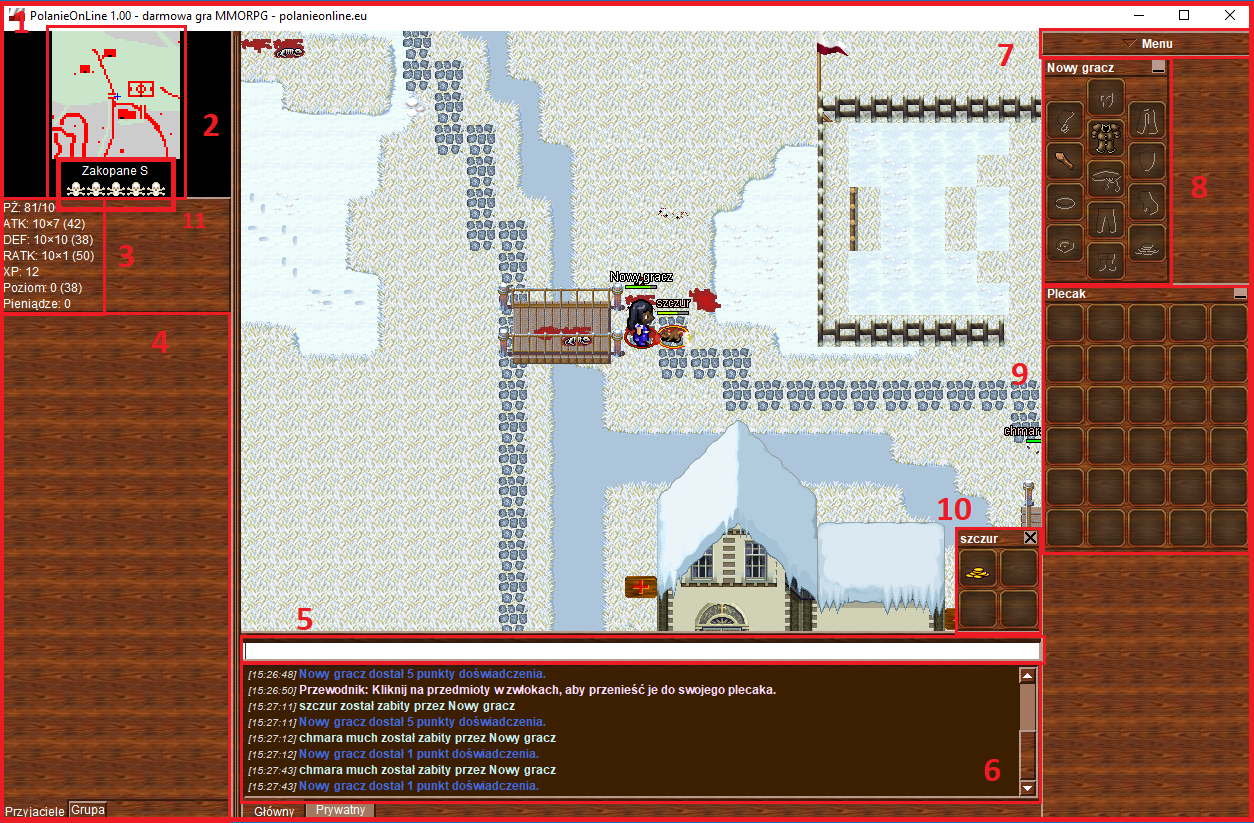This screenshot has width=1254, height=823.
Task: Pick up gold coins from szczur loot
Action: pos(978,569)
